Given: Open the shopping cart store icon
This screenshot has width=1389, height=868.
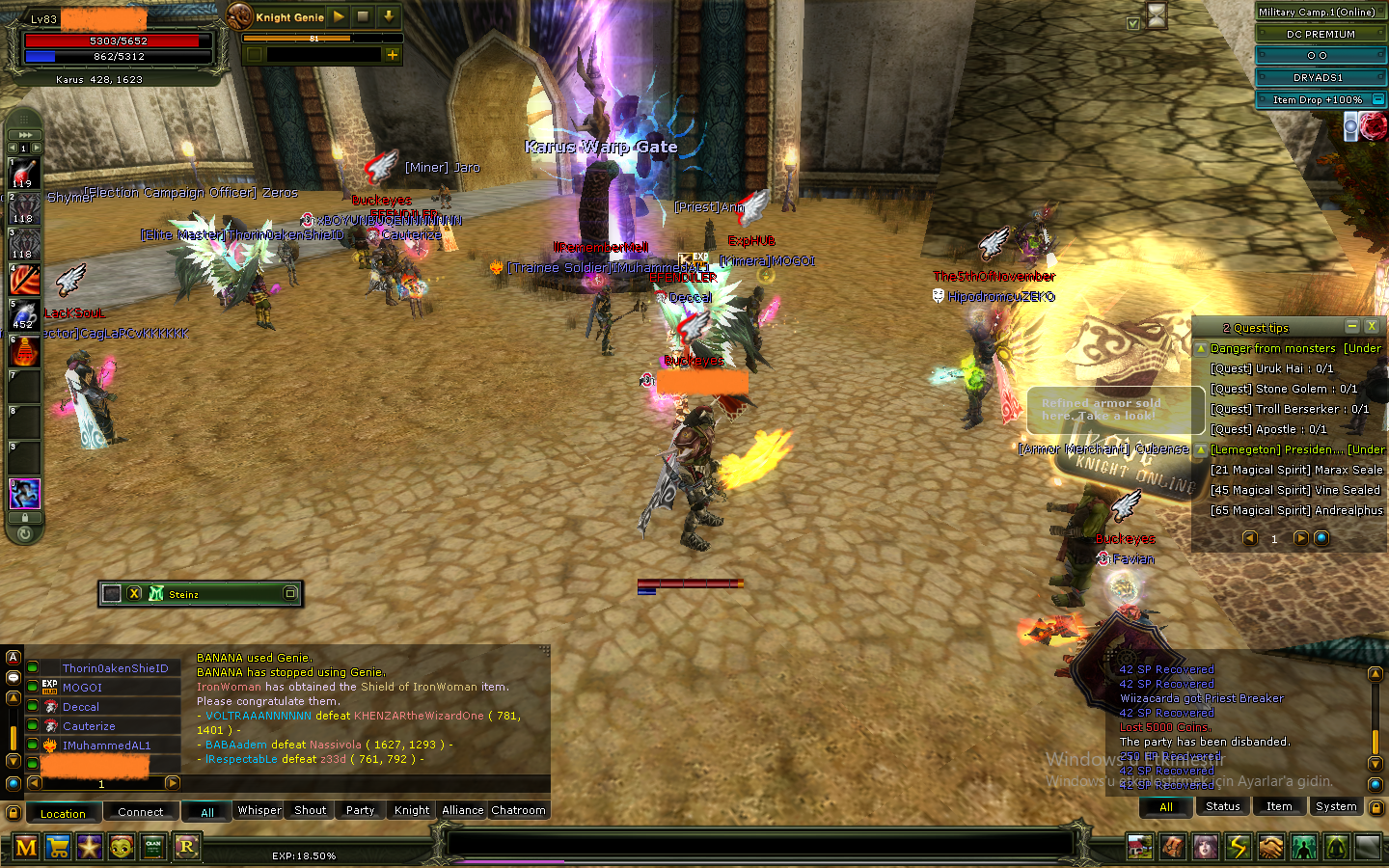Looking at the screenshot, I should tap(58, 848).
